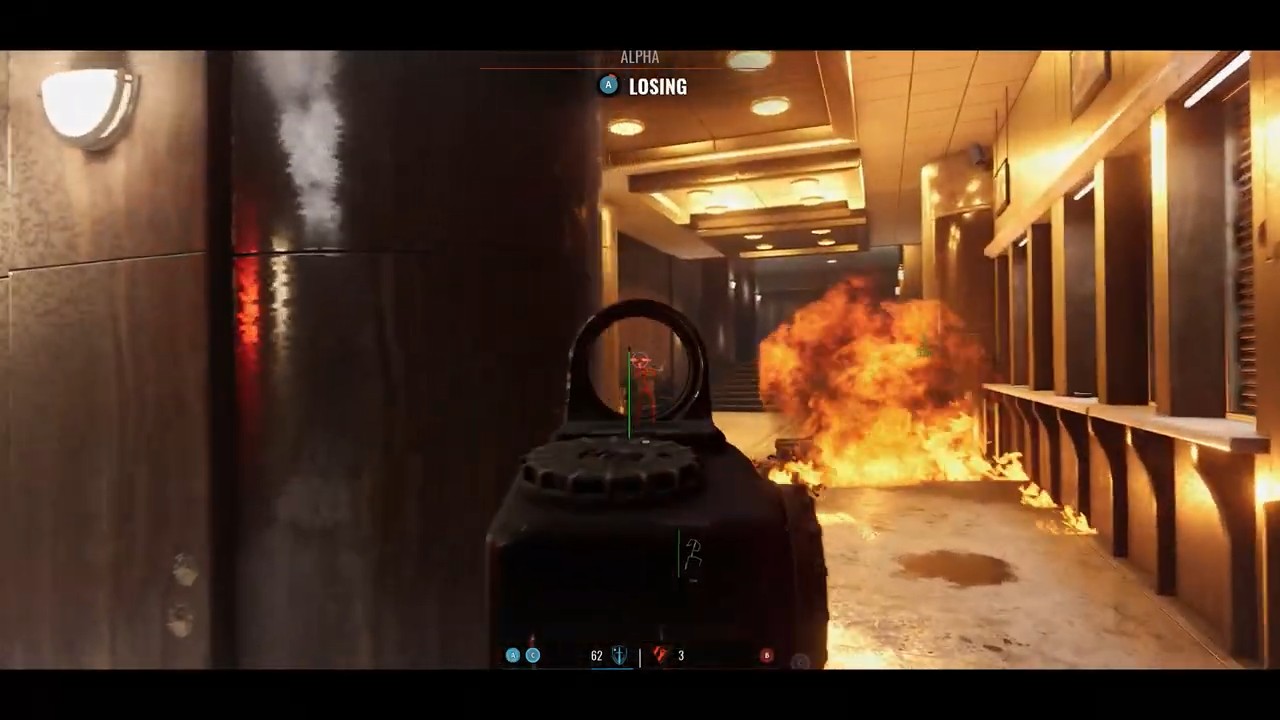The width and height of the screenshot is (1280, 720).
Task: Open the ALPHA sector header
Action: [640, 57]
